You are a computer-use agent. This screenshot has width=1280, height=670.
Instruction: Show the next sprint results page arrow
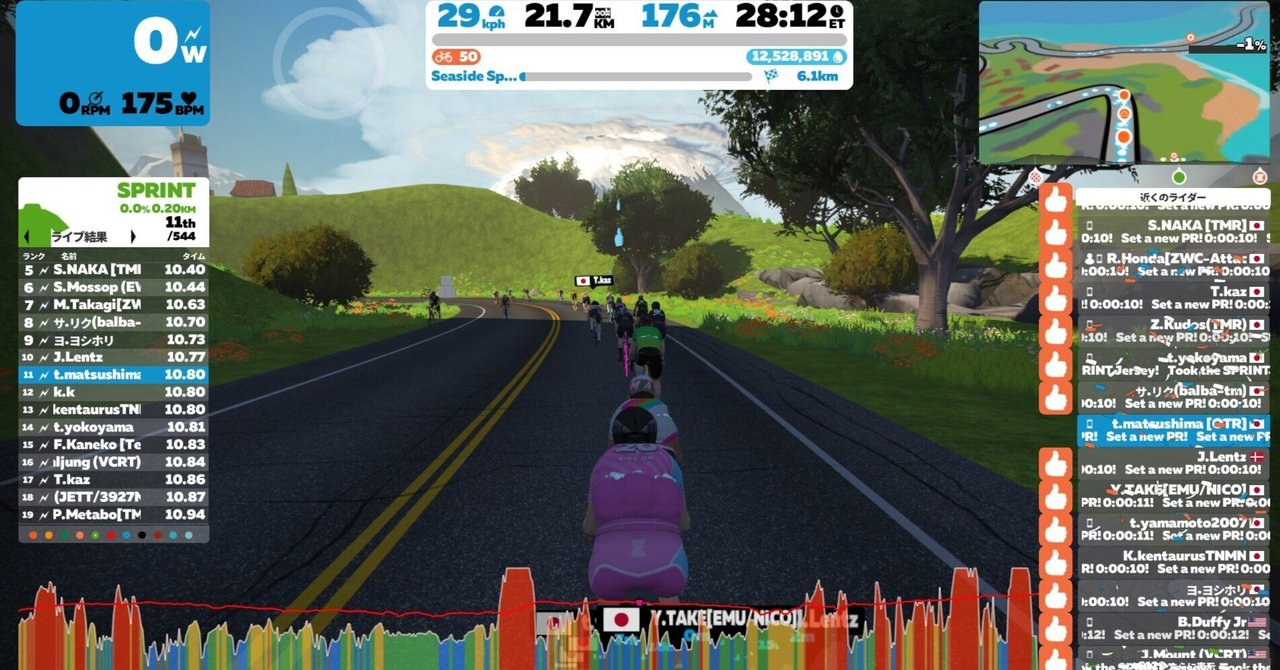point(133,237)
